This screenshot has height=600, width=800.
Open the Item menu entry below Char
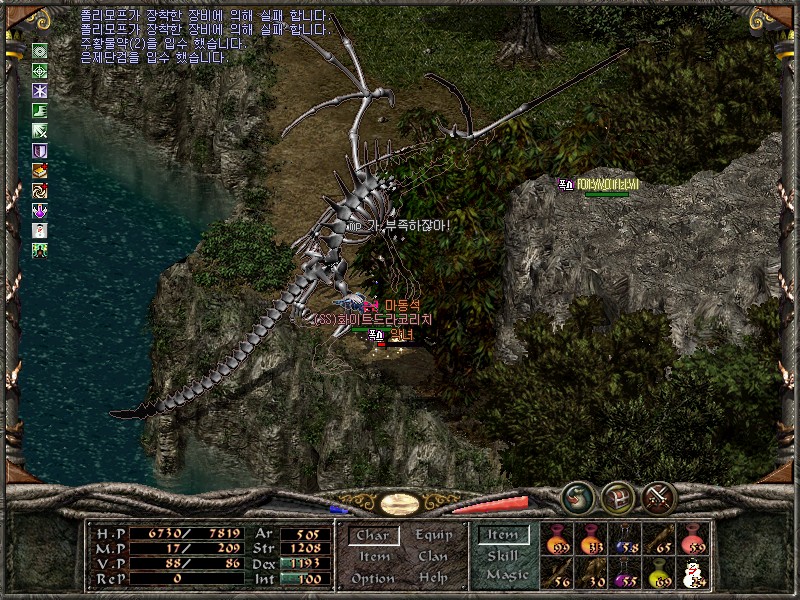[x=374, y=557]
